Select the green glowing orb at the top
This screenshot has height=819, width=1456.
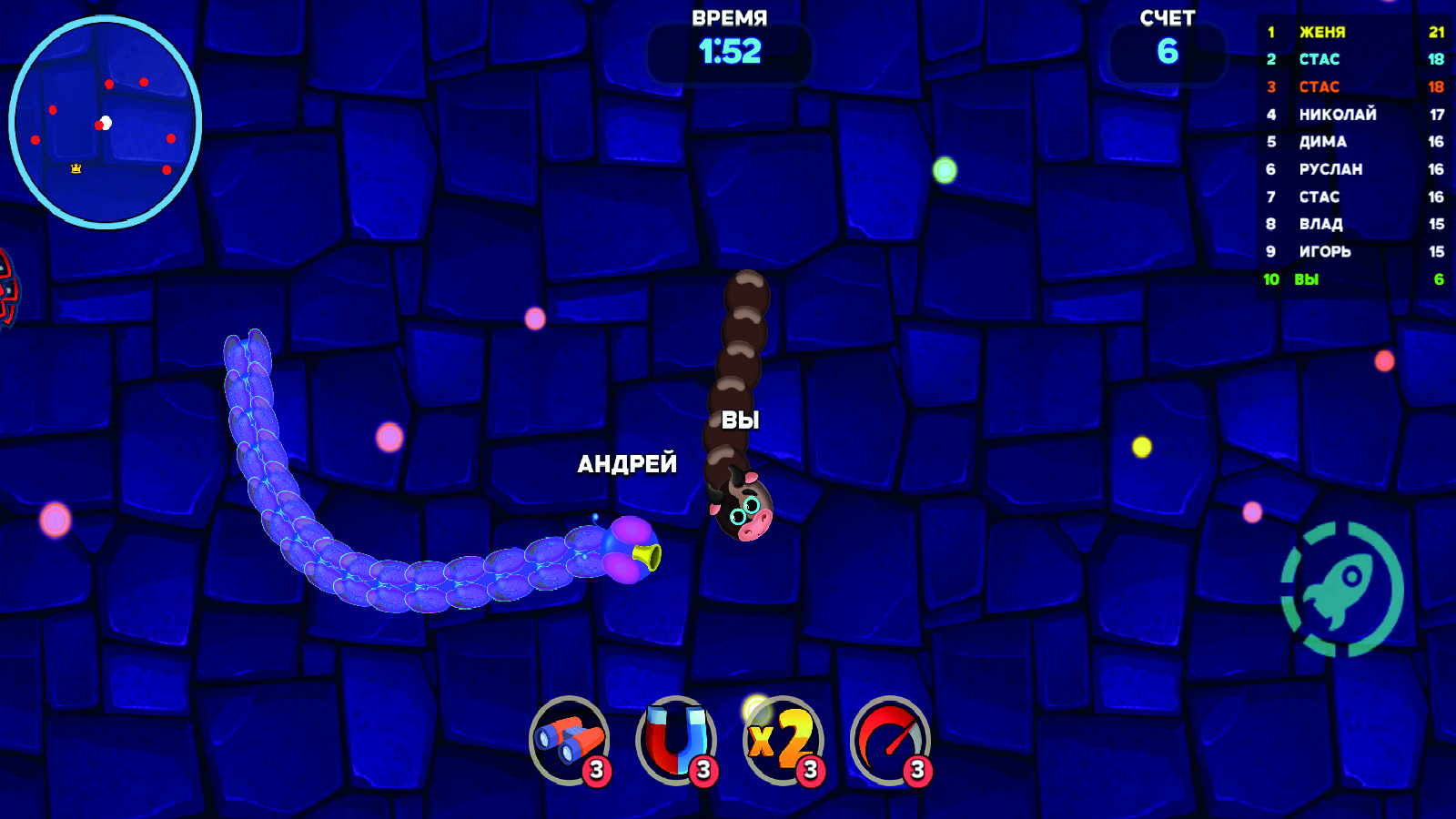coord(945,168)
